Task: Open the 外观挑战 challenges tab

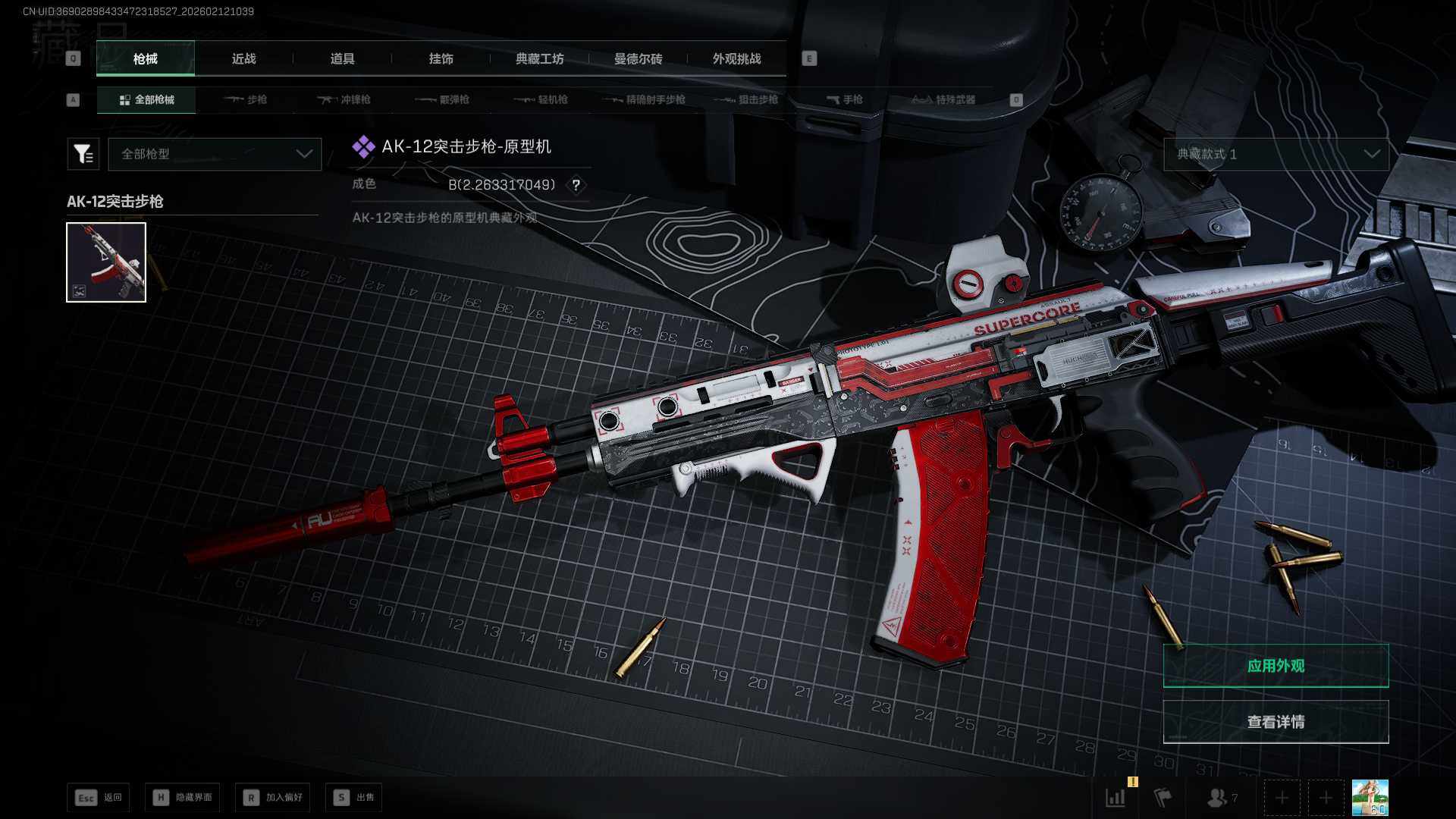Action: (x=736, y=58)
